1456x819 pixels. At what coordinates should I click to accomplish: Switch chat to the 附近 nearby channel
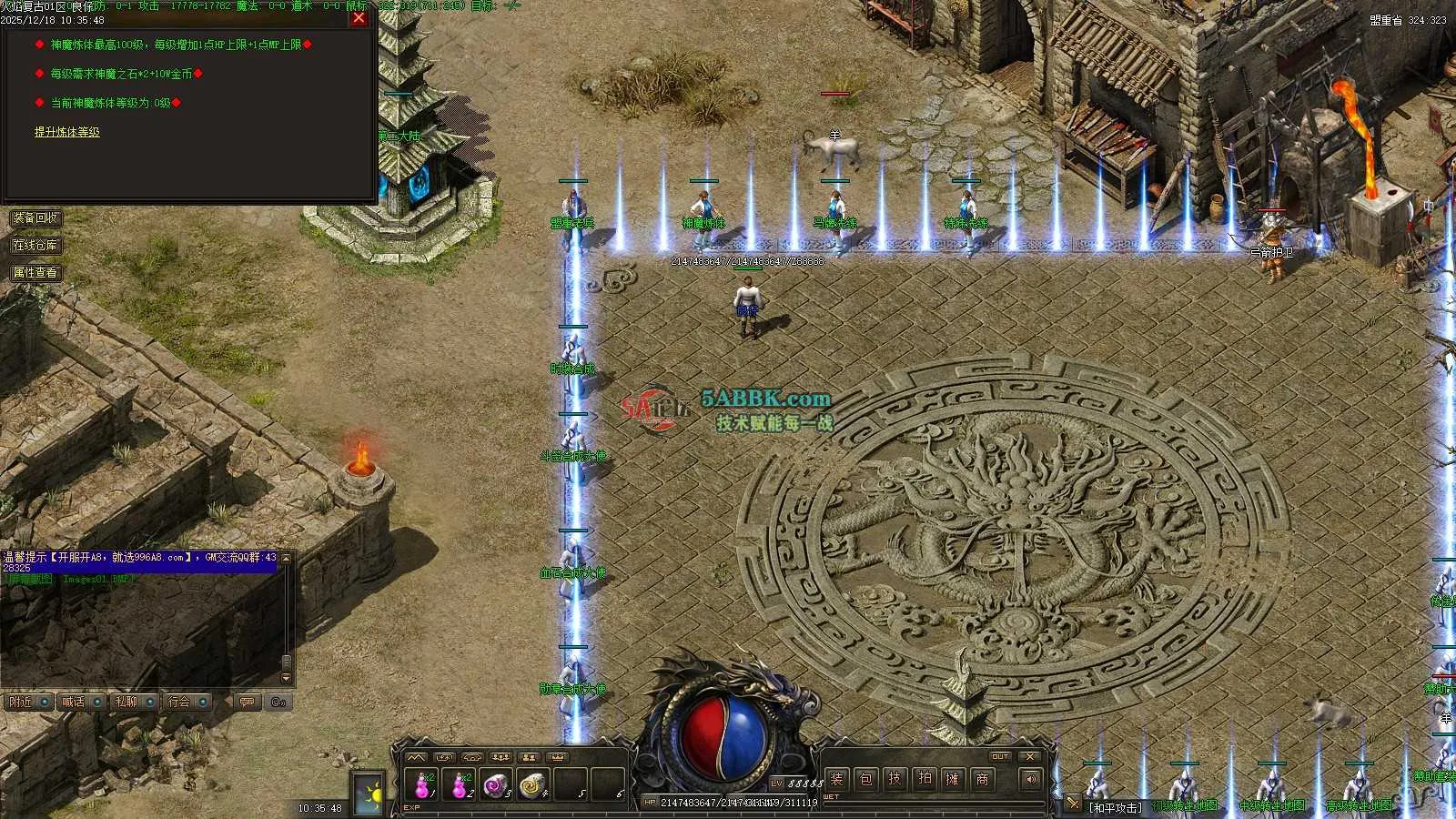(28, 703)
